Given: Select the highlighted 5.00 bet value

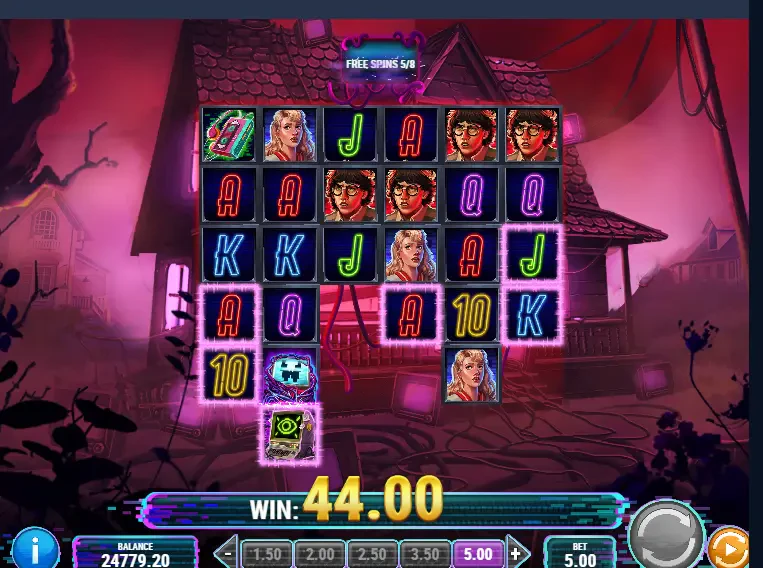Looking at the screenshot, I should coord(478,553).
